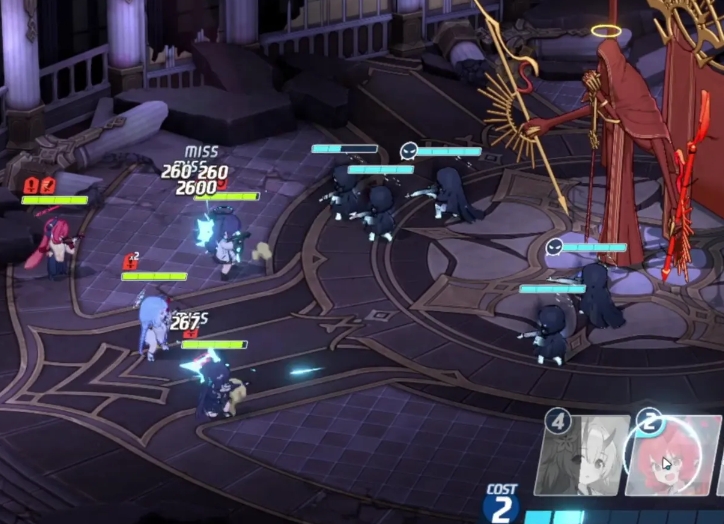Select the red-haired student skill card
Image resolution: width=724 pixels, height=524 pixels.
point(673,459)
